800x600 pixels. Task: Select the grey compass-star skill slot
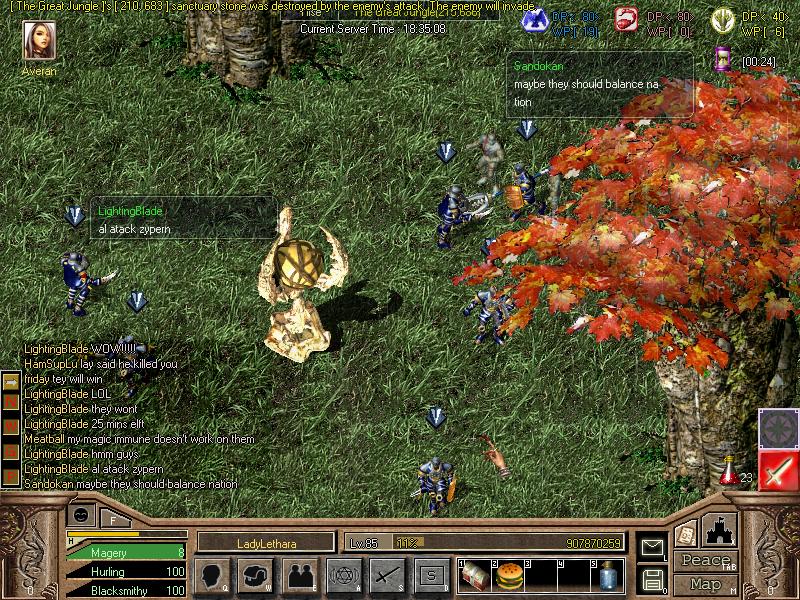tap(778, 428)
